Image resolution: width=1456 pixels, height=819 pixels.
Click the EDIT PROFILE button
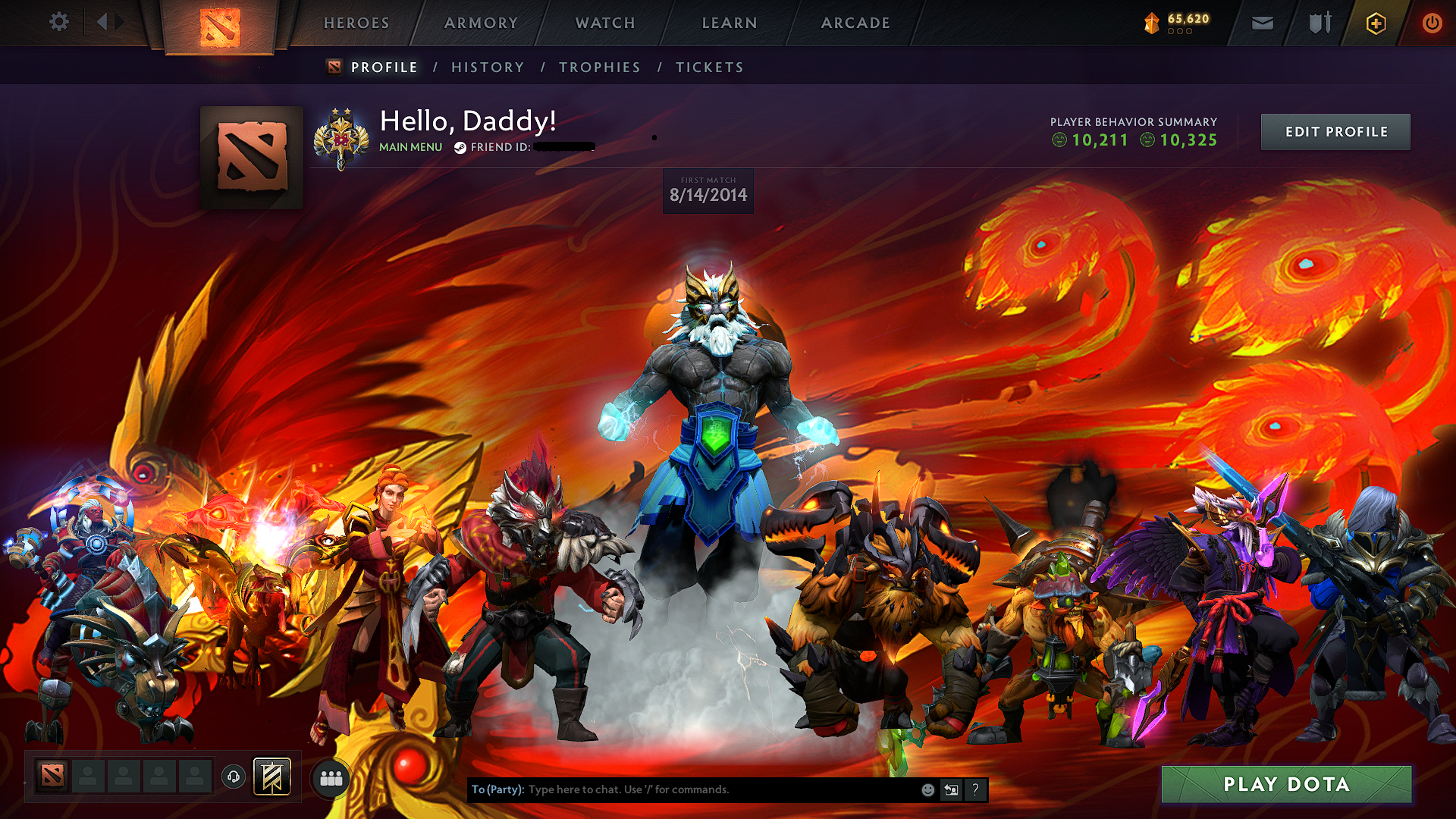[x=1335, y=131]
